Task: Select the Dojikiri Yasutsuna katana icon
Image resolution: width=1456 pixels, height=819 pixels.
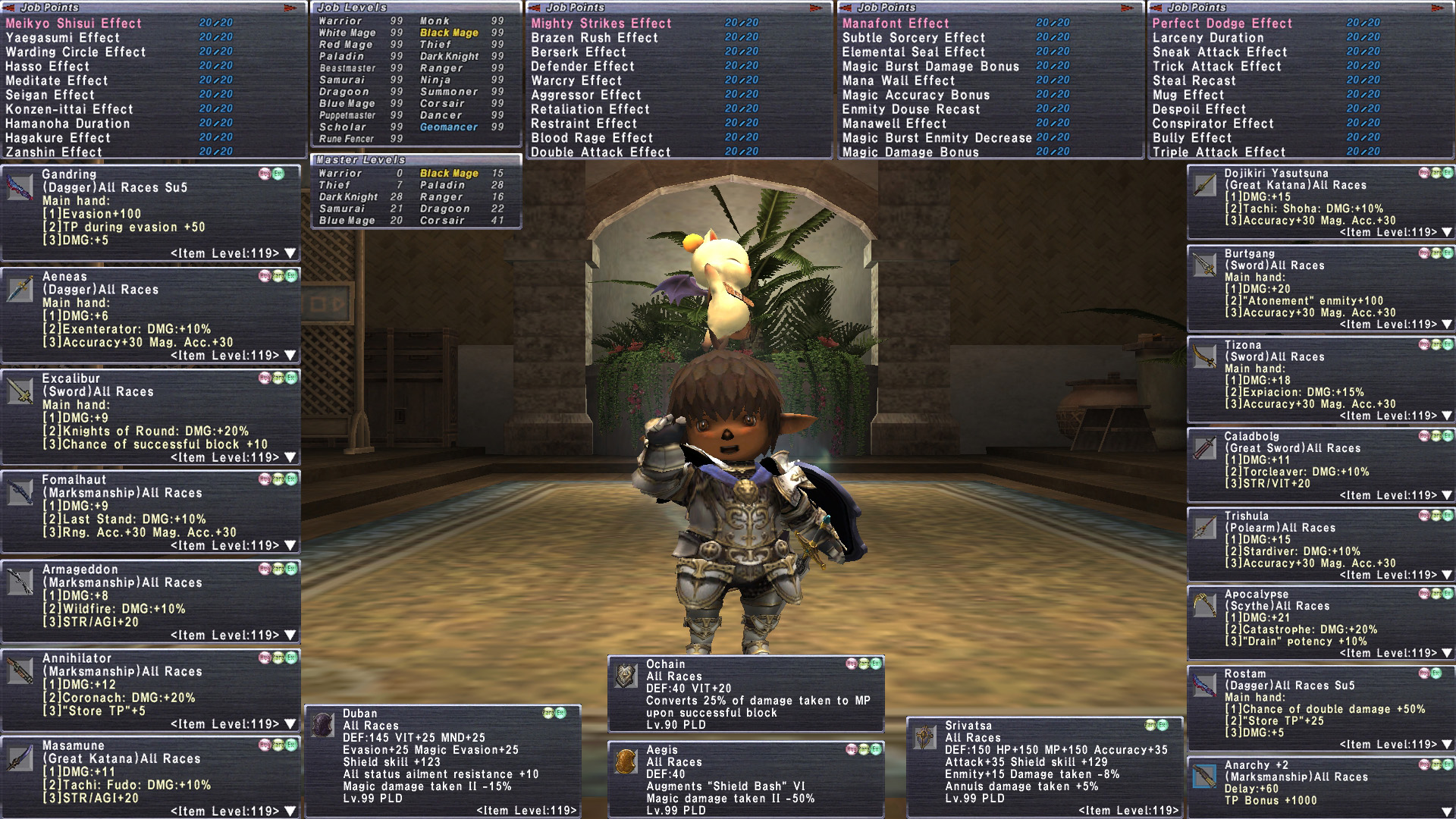Action: [1204, 185]
